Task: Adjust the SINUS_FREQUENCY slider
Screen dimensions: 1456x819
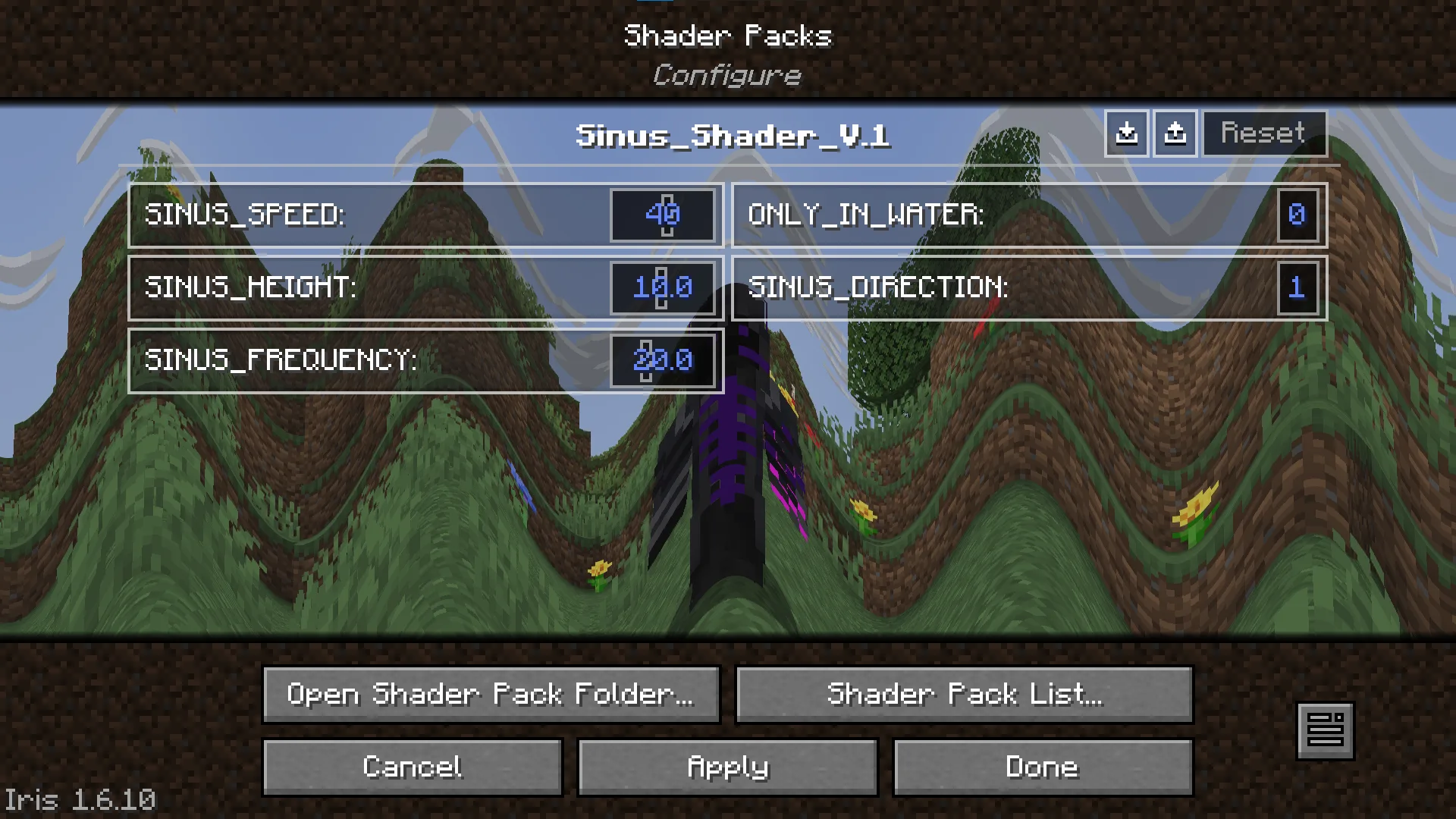Action: click(x=662, y=360)
